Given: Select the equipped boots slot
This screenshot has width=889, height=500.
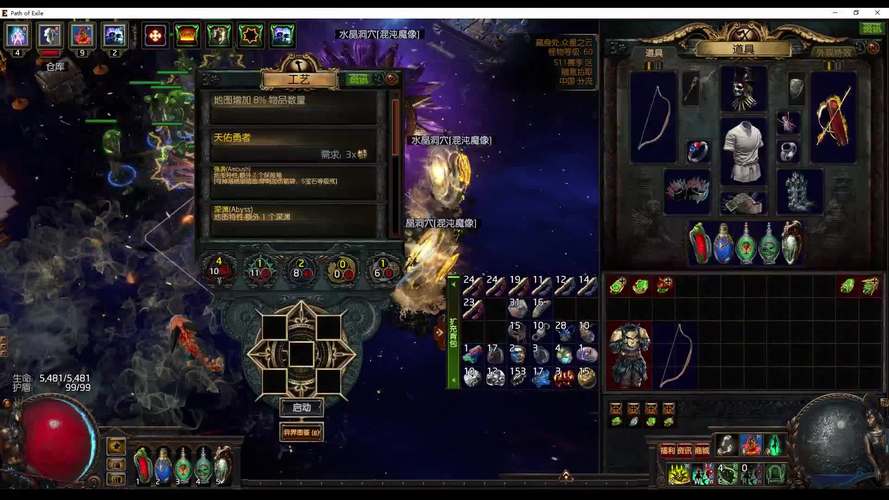Looking at the screenshot, I should (800, 190).
